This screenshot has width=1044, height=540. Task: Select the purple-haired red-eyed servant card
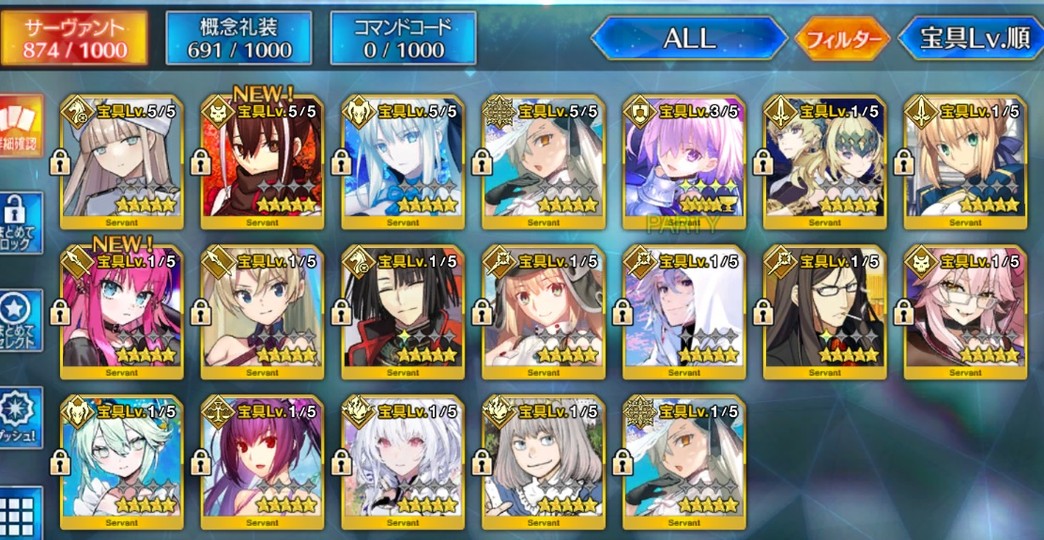(262, 460)
